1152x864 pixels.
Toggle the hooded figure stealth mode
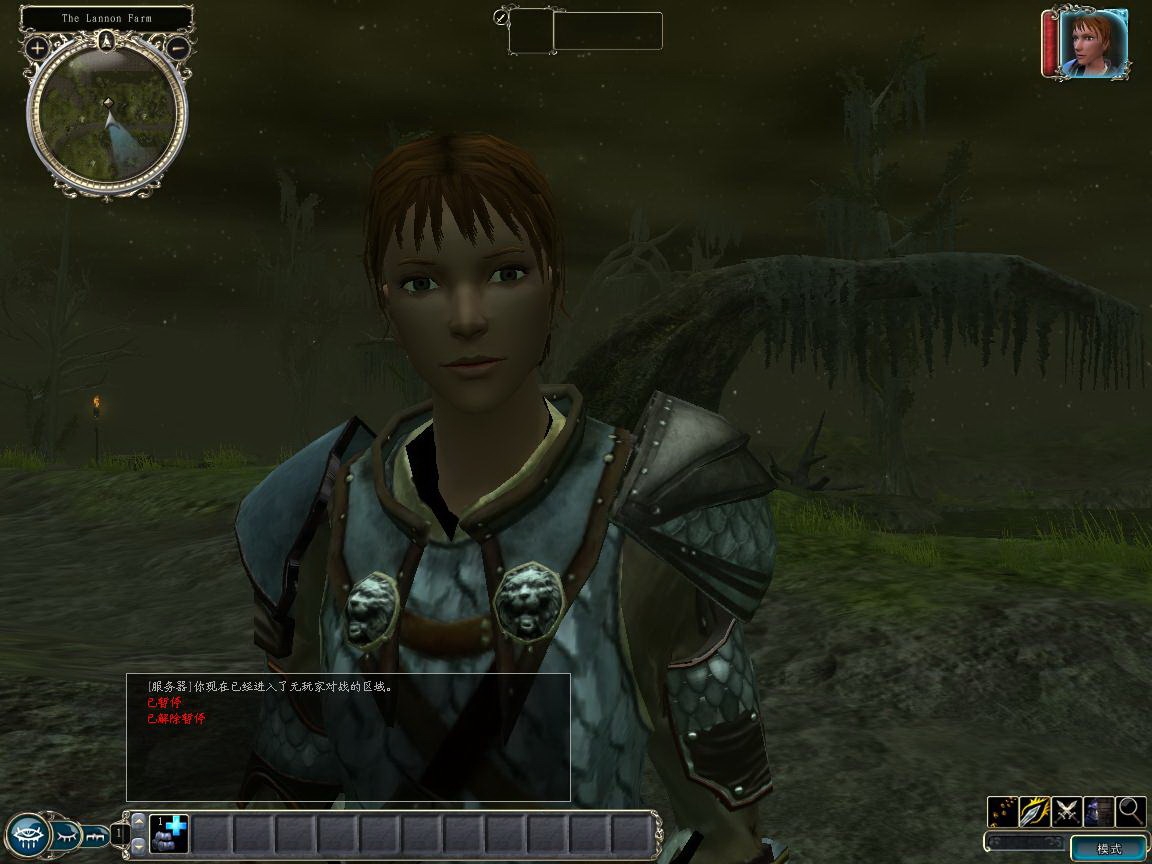coord(1099,811)
